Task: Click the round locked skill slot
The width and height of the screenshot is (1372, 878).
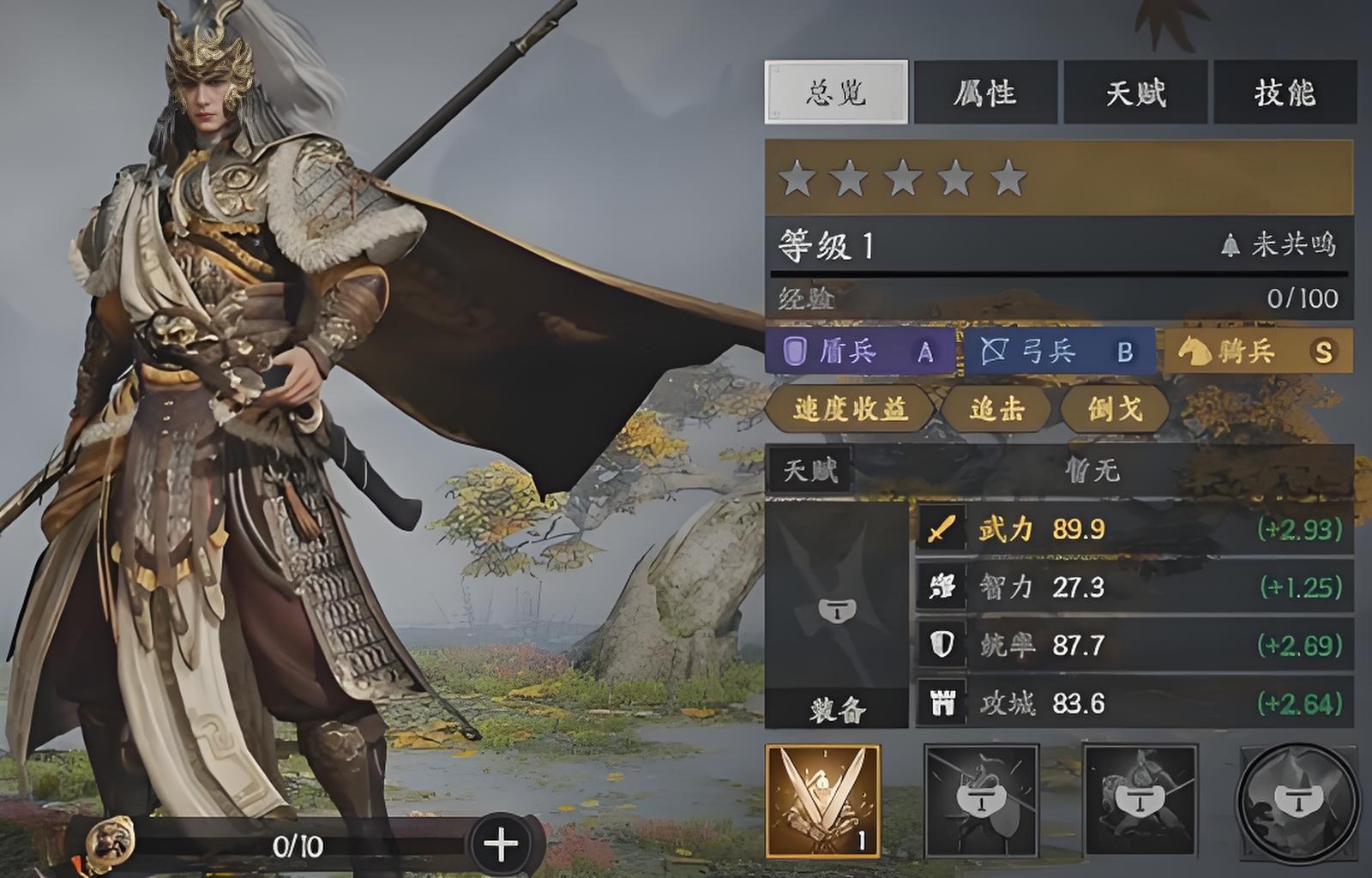Action: (x=1296, y=801)
